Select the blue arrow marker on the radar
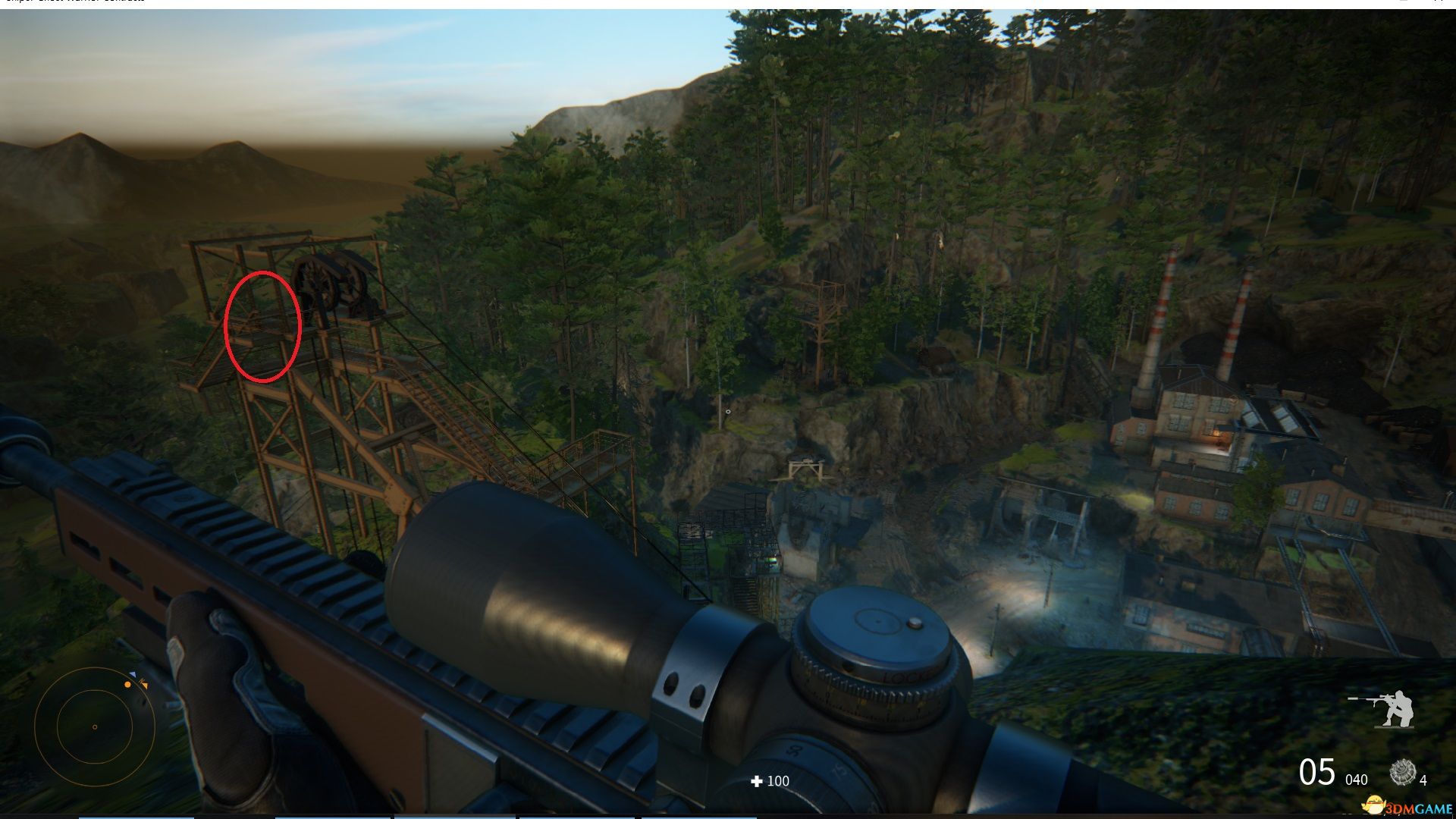This screenshot has height=819, width=1456. 133,674
